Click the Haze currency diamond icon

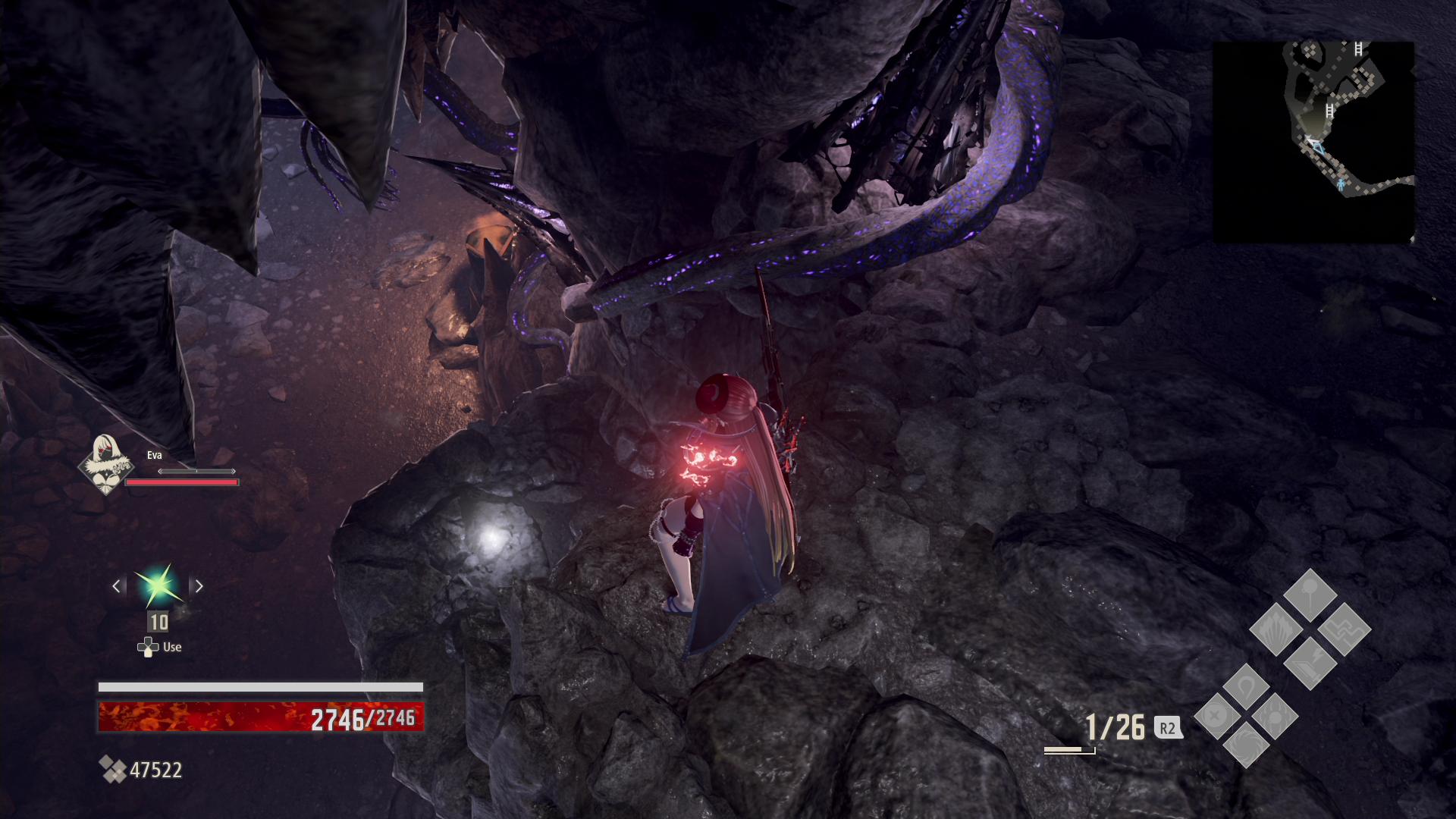pyautogui.click(x=112, y=770)
